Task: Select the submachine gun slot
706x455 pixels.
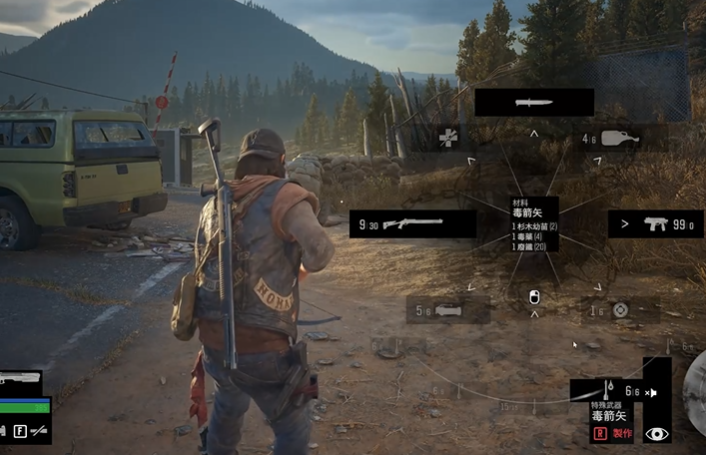Action: (655, 224)
